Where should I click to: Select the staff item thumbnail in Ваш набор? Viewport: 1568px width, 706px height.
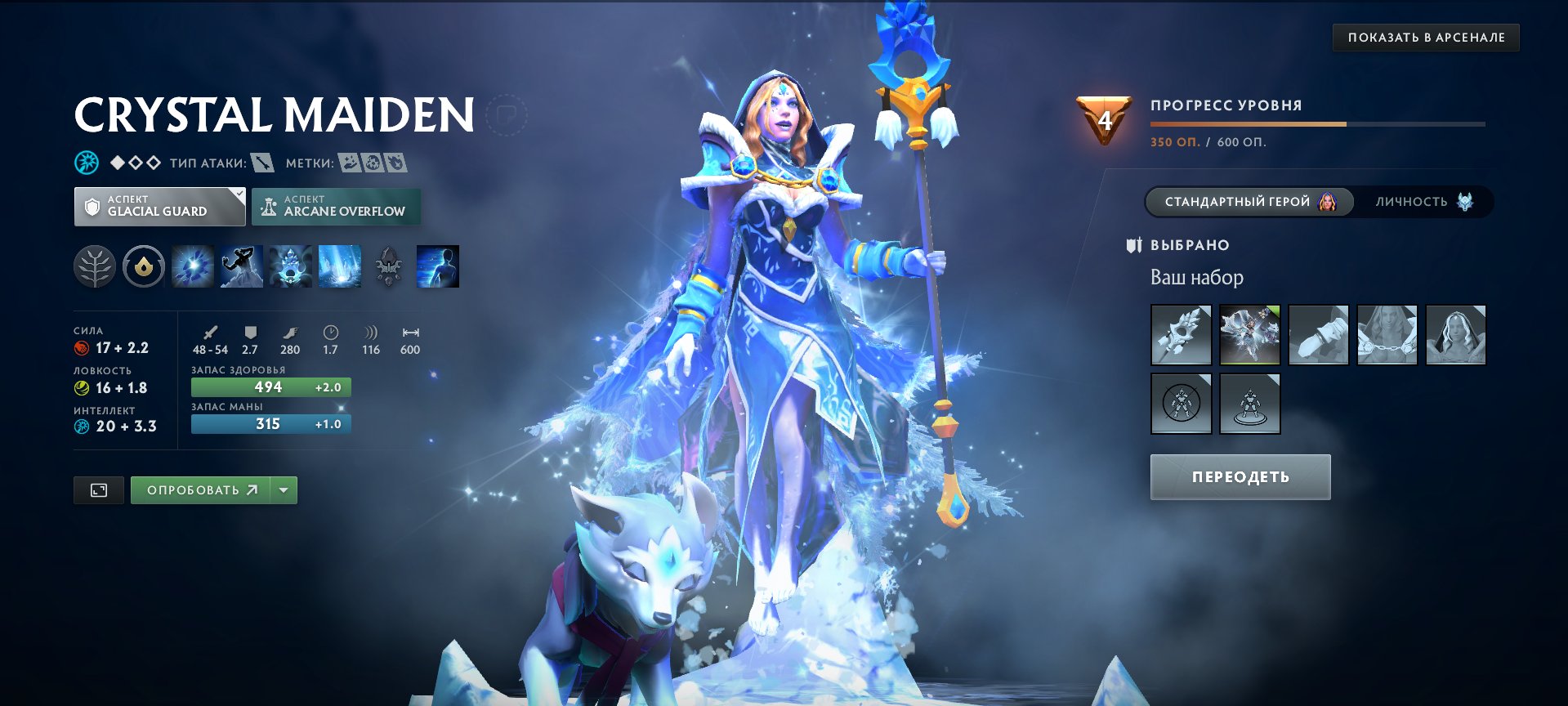tap(1181, 334)
